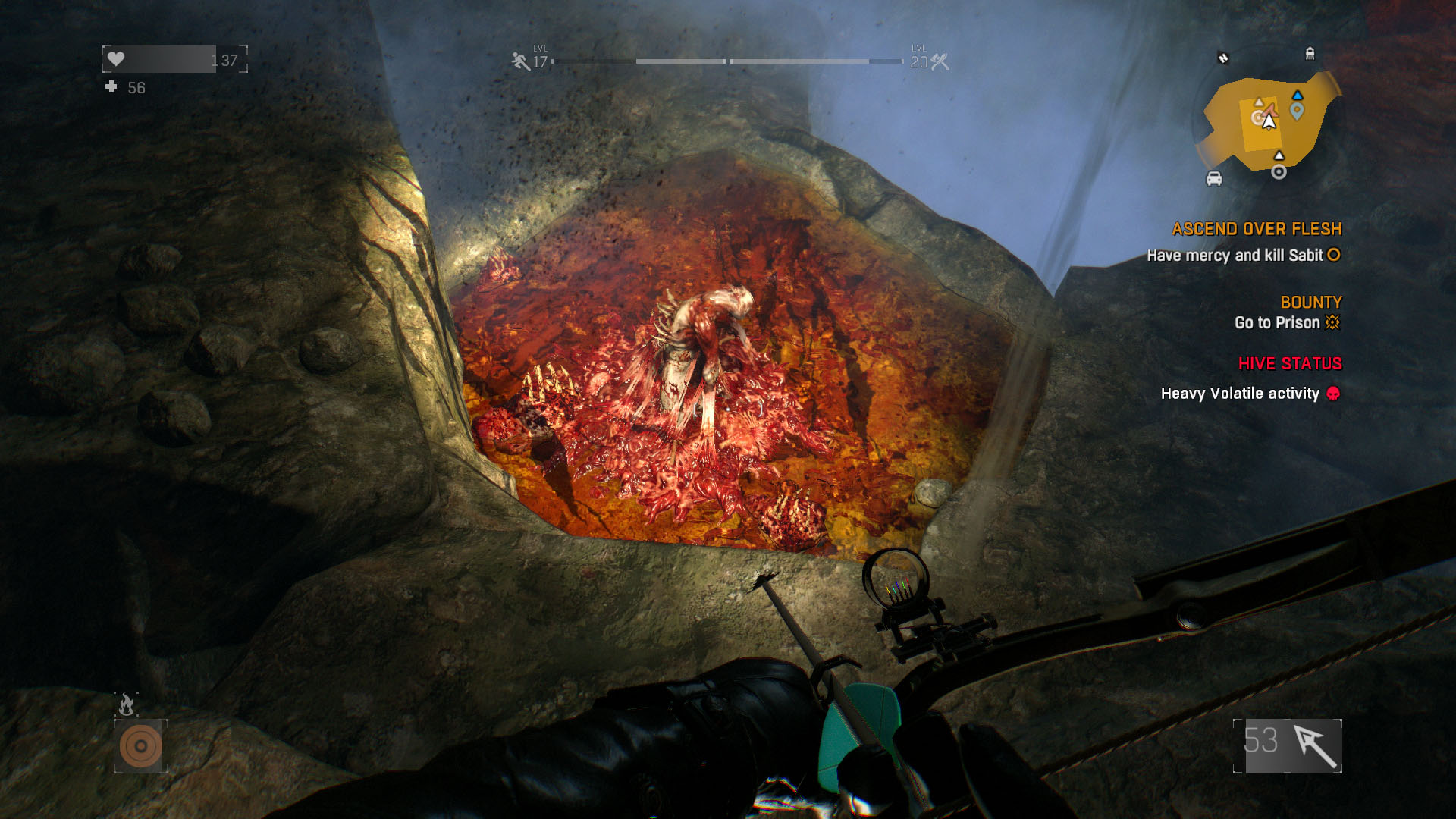The image size is (1456, 819).
Task: Open the Ascend Over Flesh quest tracker
Action: [x=1256, y=229]
